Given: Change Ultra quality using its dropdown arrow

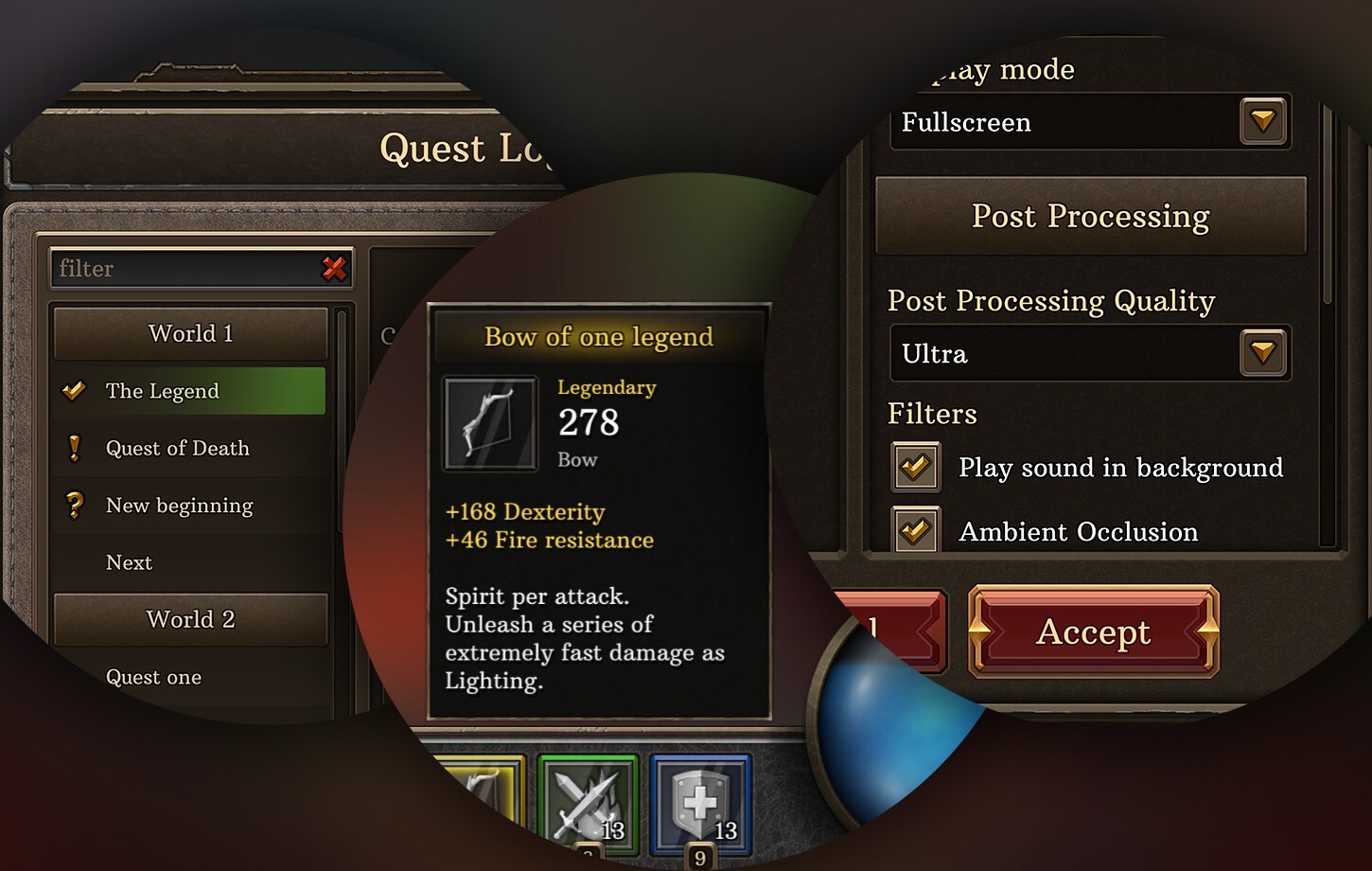Looking at the screenshot, I should [1262, 352].
